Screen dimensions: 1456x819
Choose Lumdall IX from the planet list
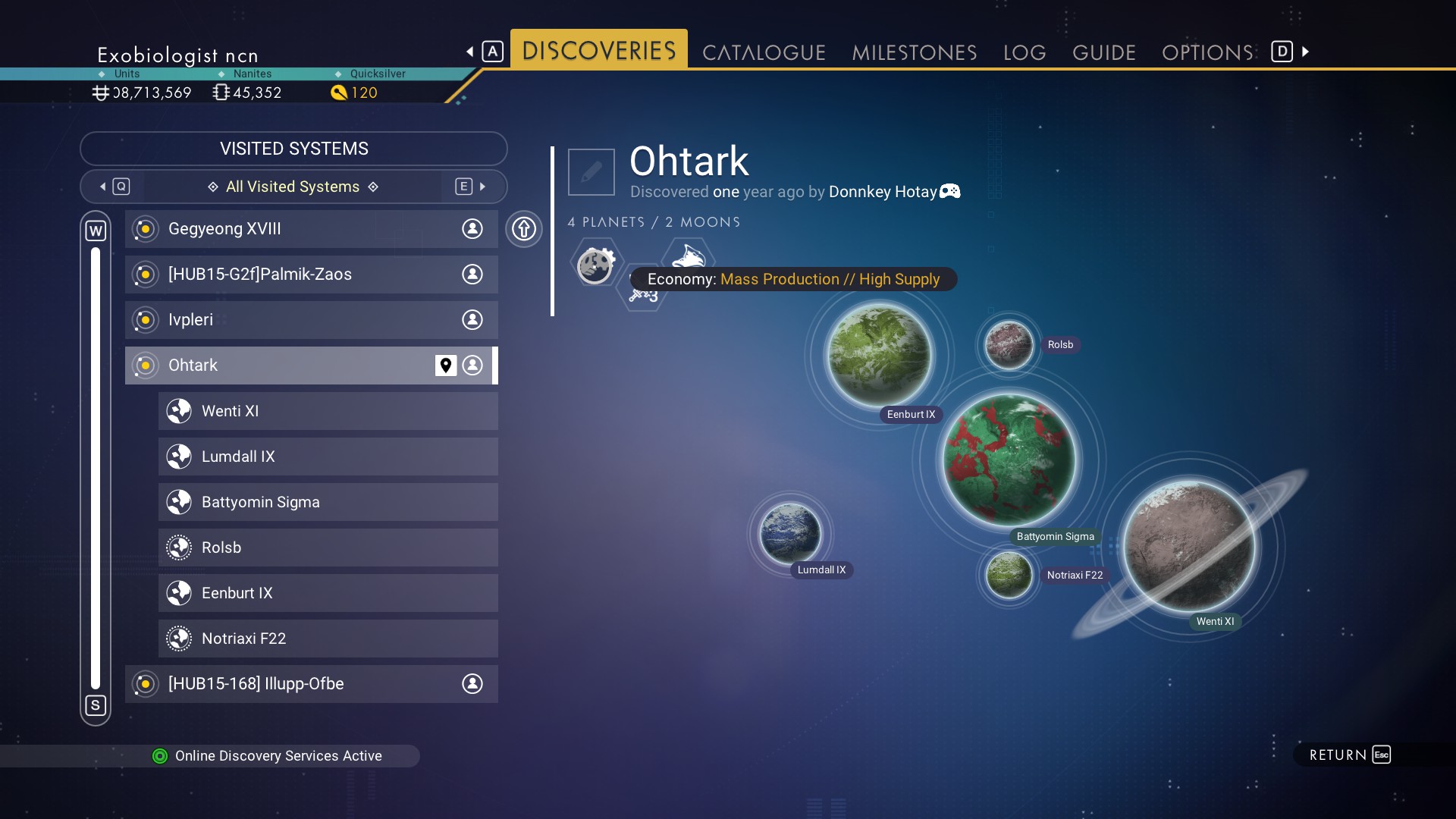pos(328,457)
